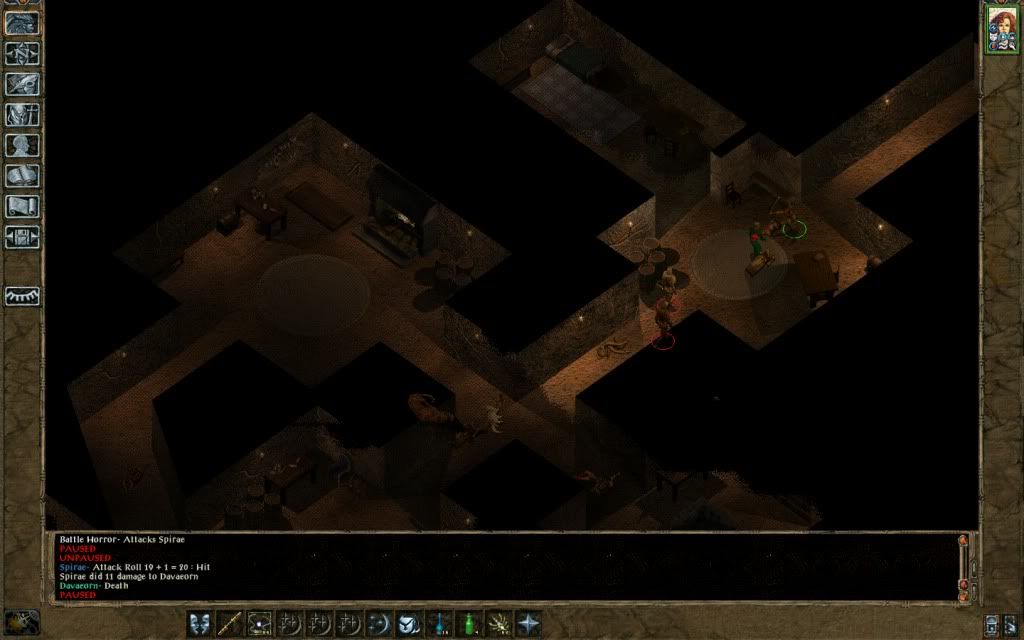The width and height of the screenshot is (1024, 640).
Task: Click the combat log scrollbar
Action: (x=964, y=566)
